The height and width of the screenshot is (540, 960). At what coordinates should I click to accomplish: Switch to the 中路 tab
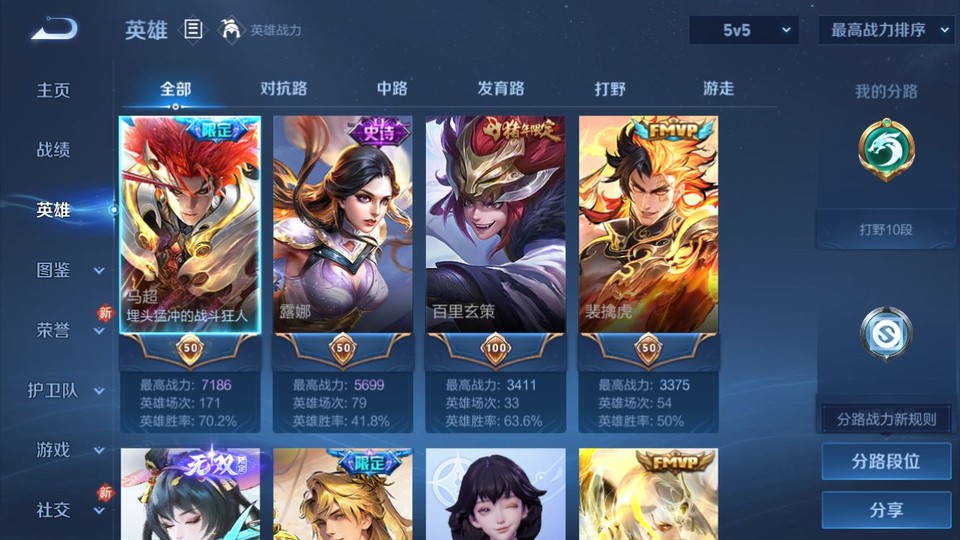tap(392, 89)
